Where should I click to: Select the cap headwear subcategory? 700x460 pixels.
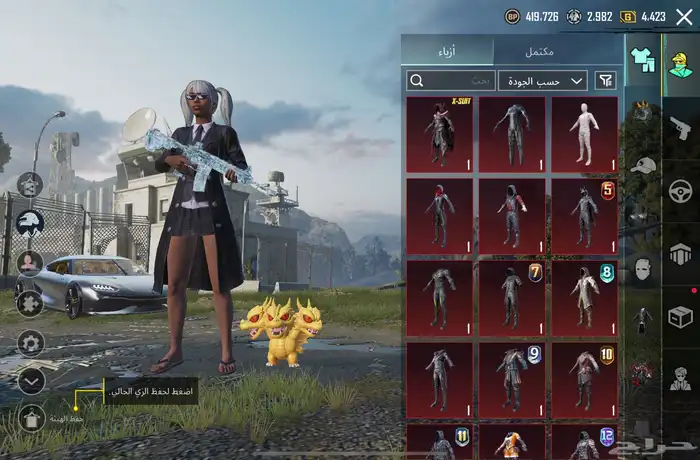point(642,164)
